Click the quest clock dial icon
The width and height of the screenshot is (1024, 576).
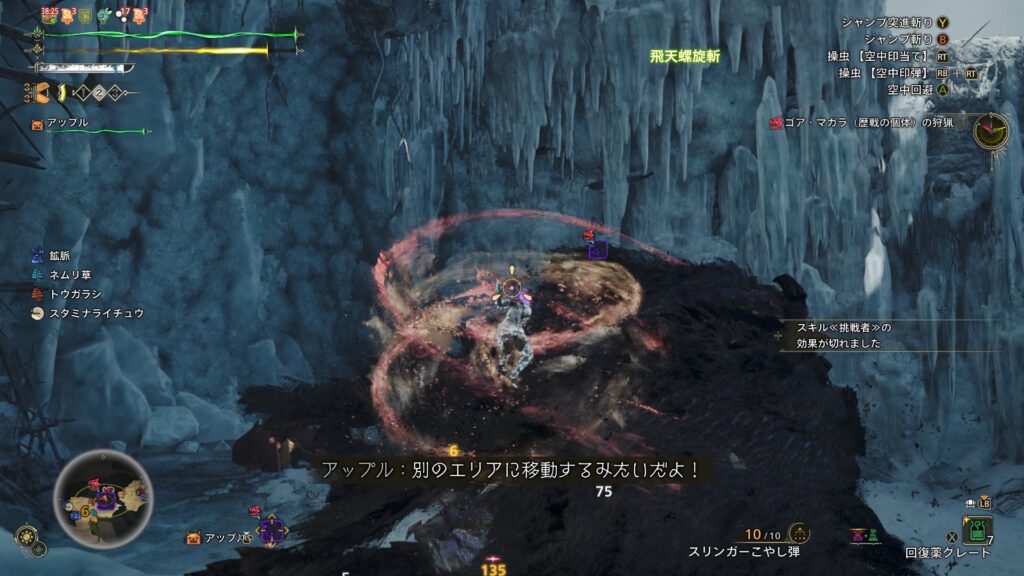[x=990, y=130]
